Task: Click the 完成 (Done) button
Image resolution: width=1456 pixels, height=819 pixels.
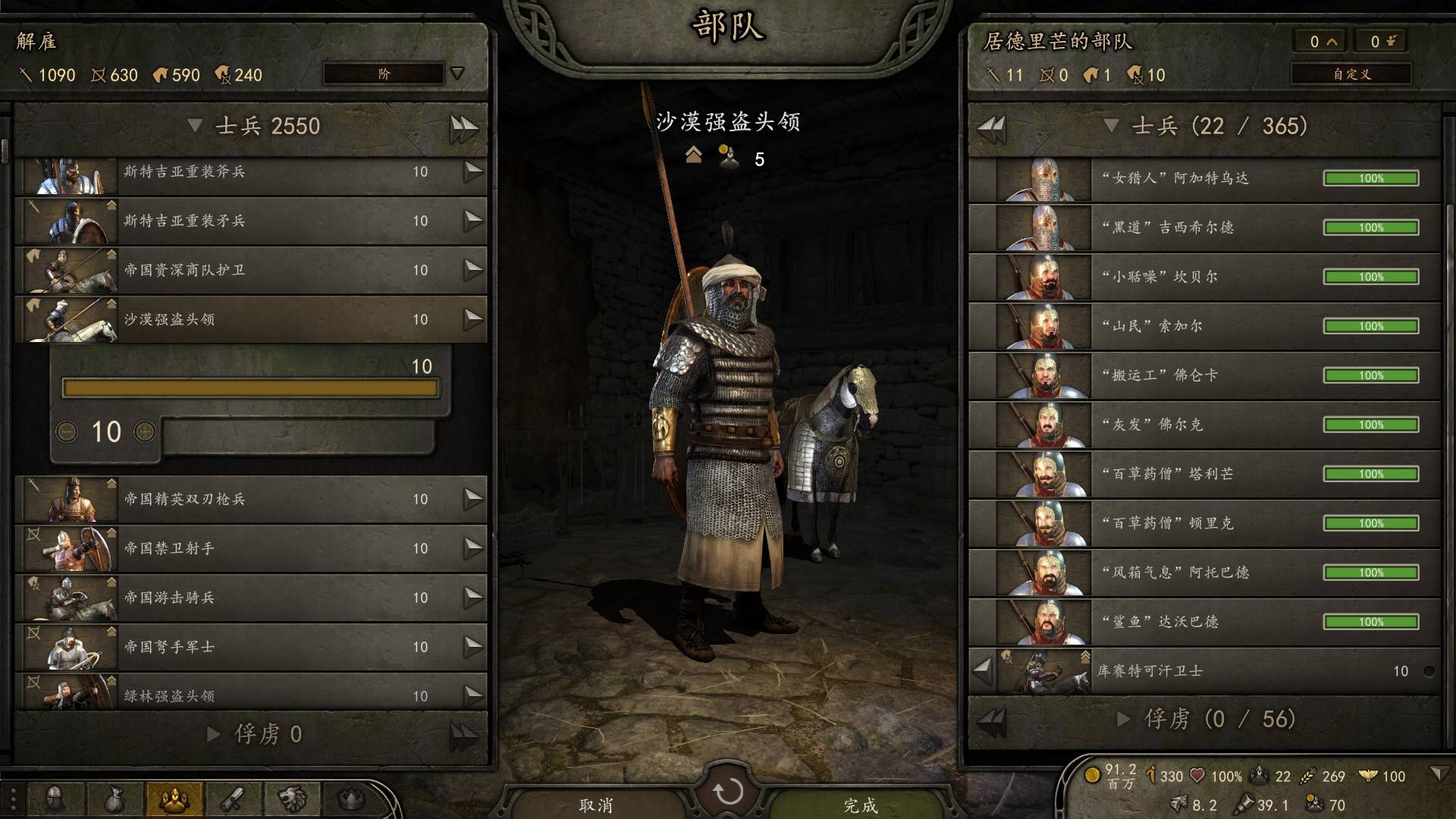Action: point(860,805)
